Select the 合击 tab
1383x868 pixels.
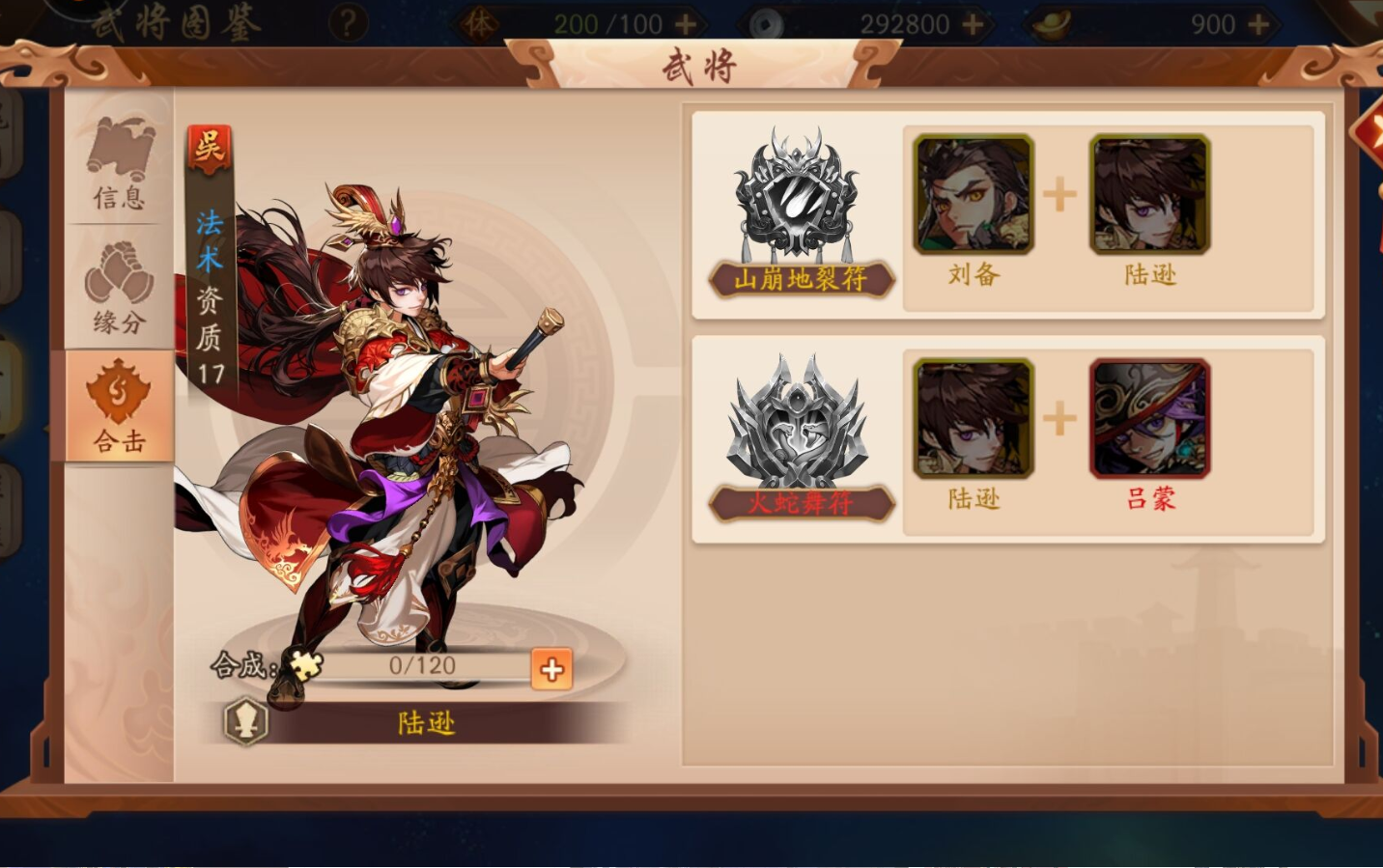point(118,410)
